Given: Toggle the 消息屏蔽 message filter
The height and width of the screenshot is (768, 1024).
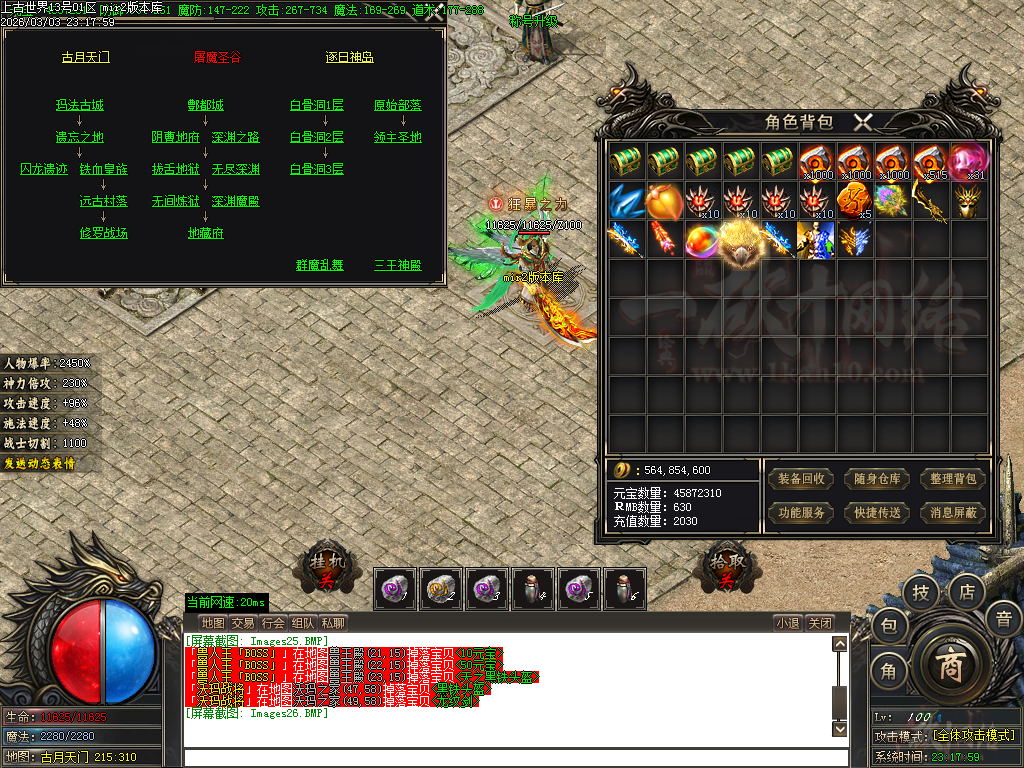Looking at the screenshot, I should click(952, 513).
